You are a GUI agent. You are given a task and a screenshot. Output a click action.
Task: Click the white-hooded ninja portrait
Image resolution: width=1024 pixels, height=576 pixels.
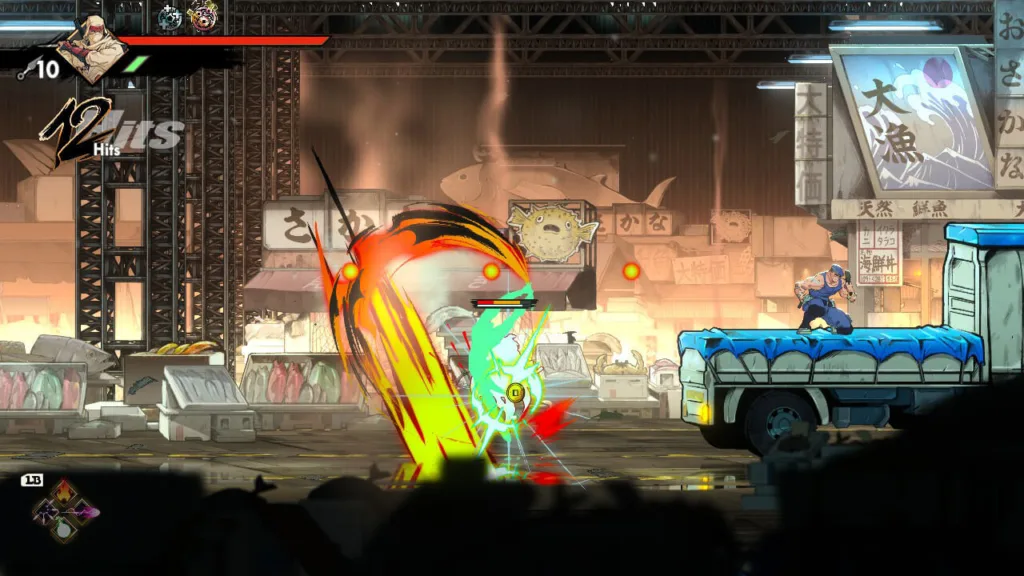tap(90, 48)
